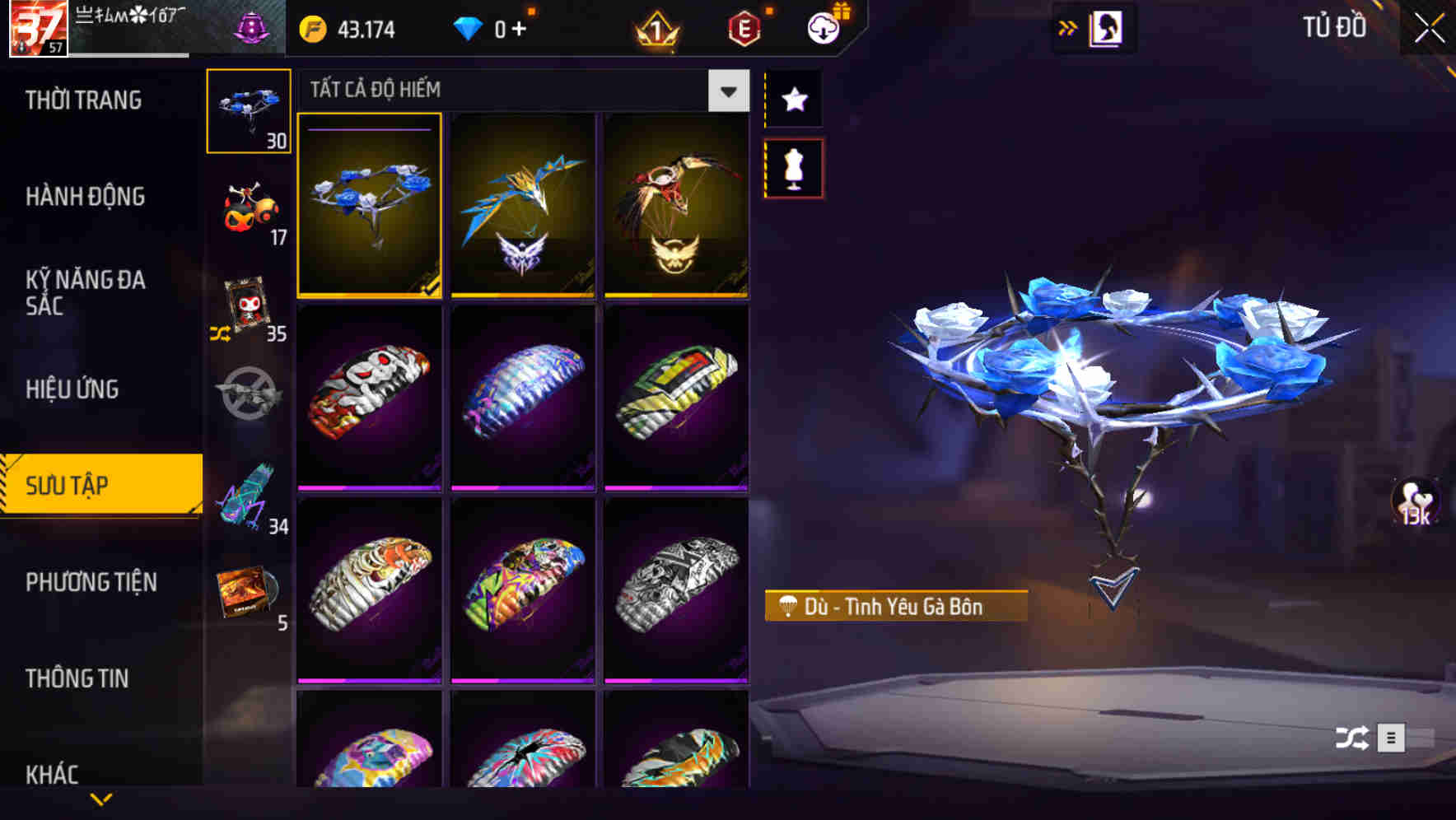Select the parachute collection category icon

pos(248,109)
